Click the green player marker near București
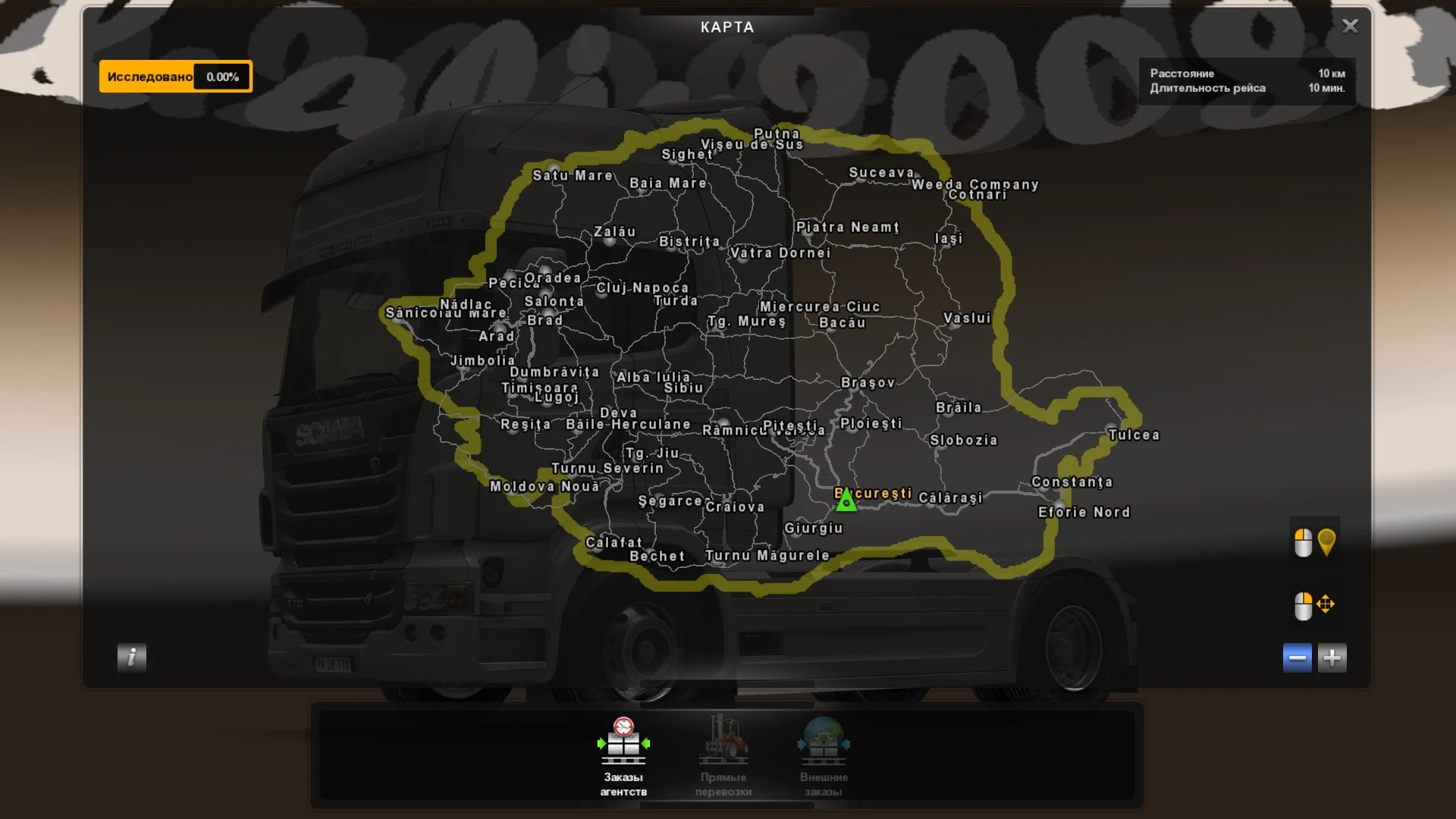Image resolution: width=1456 pixels, height=819 pixels. pyautogui.click(x=847, y=500)
